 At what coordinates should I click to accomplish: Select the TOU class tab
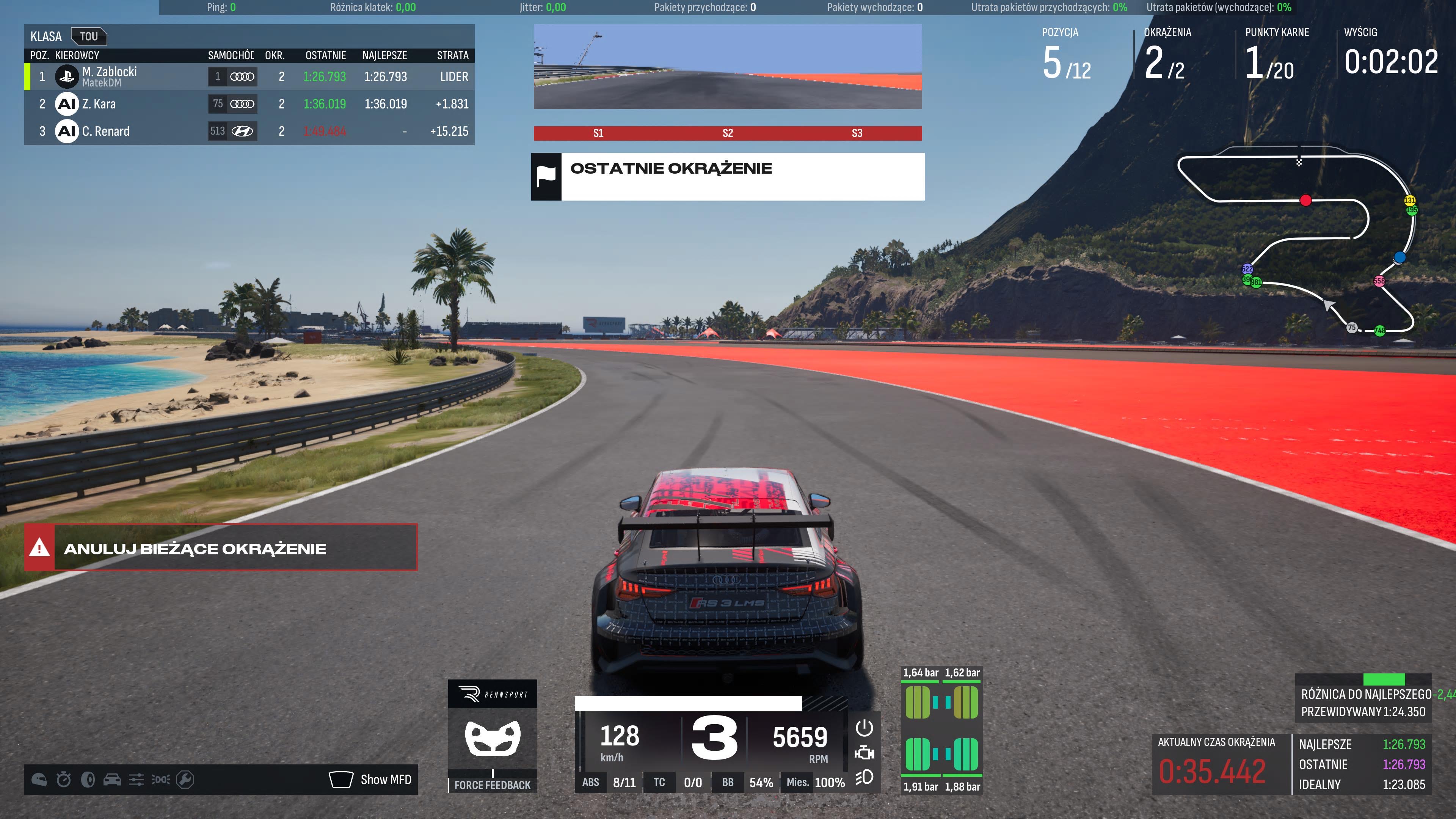click(89, 37)
